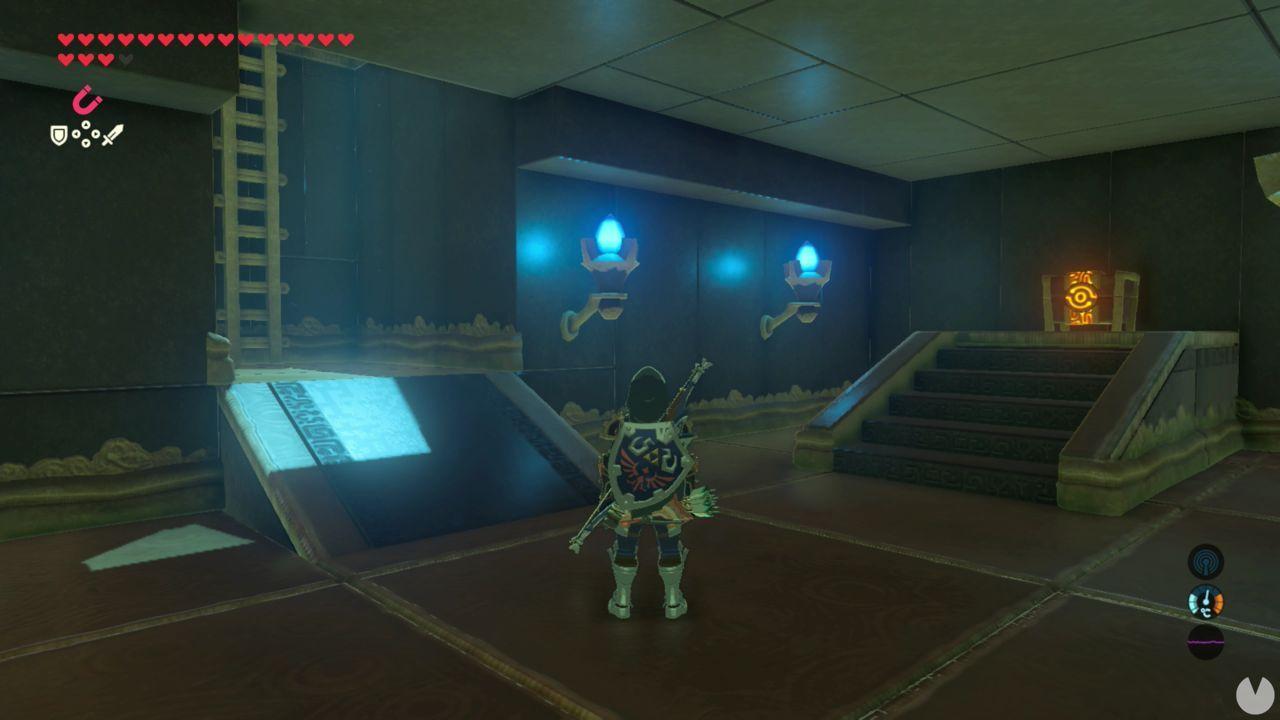Click the sword attack icon

click(112, 136)
